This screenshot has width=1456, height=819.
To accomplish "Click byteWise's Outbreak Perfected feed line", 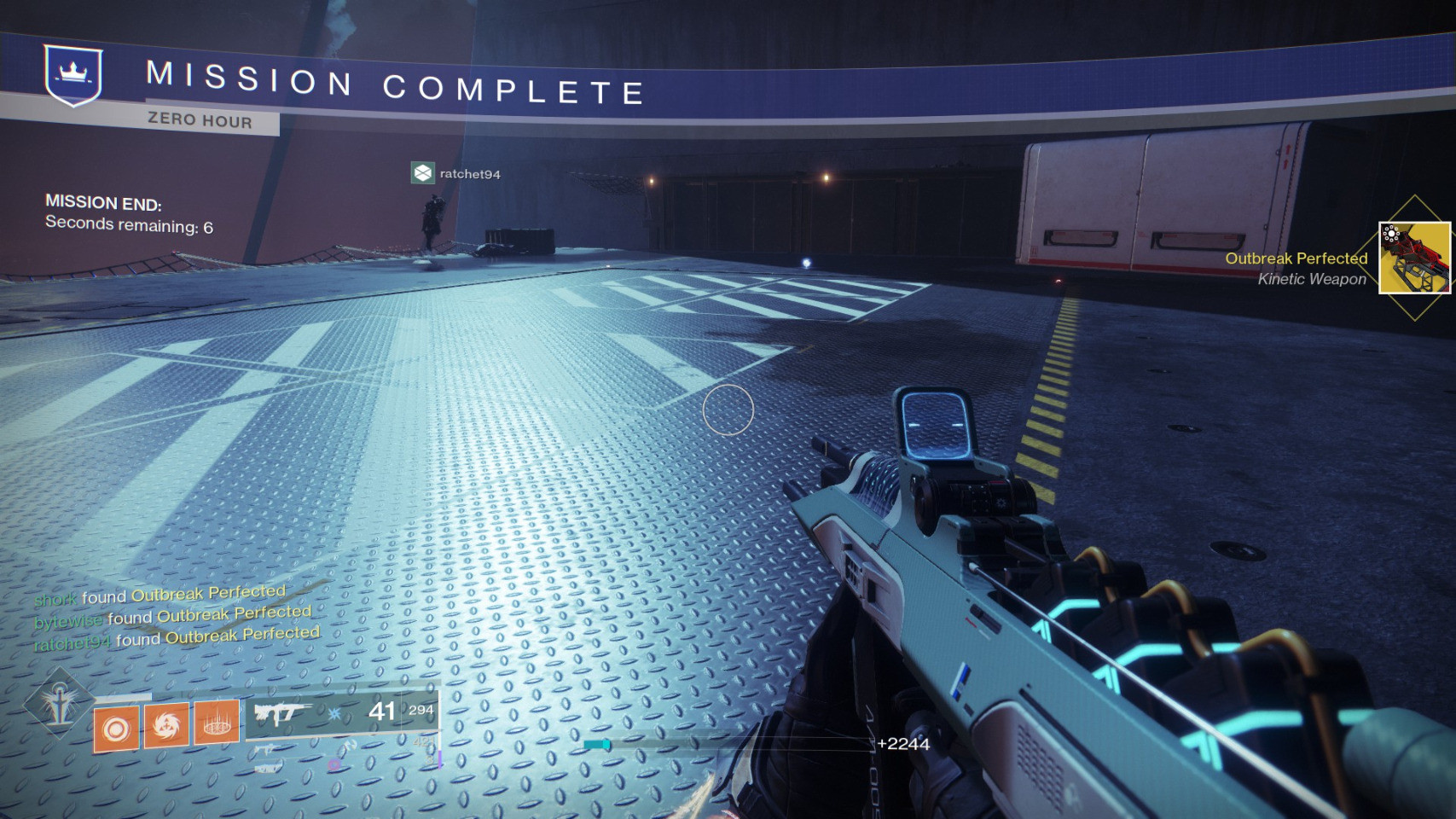I will [173, 617].
